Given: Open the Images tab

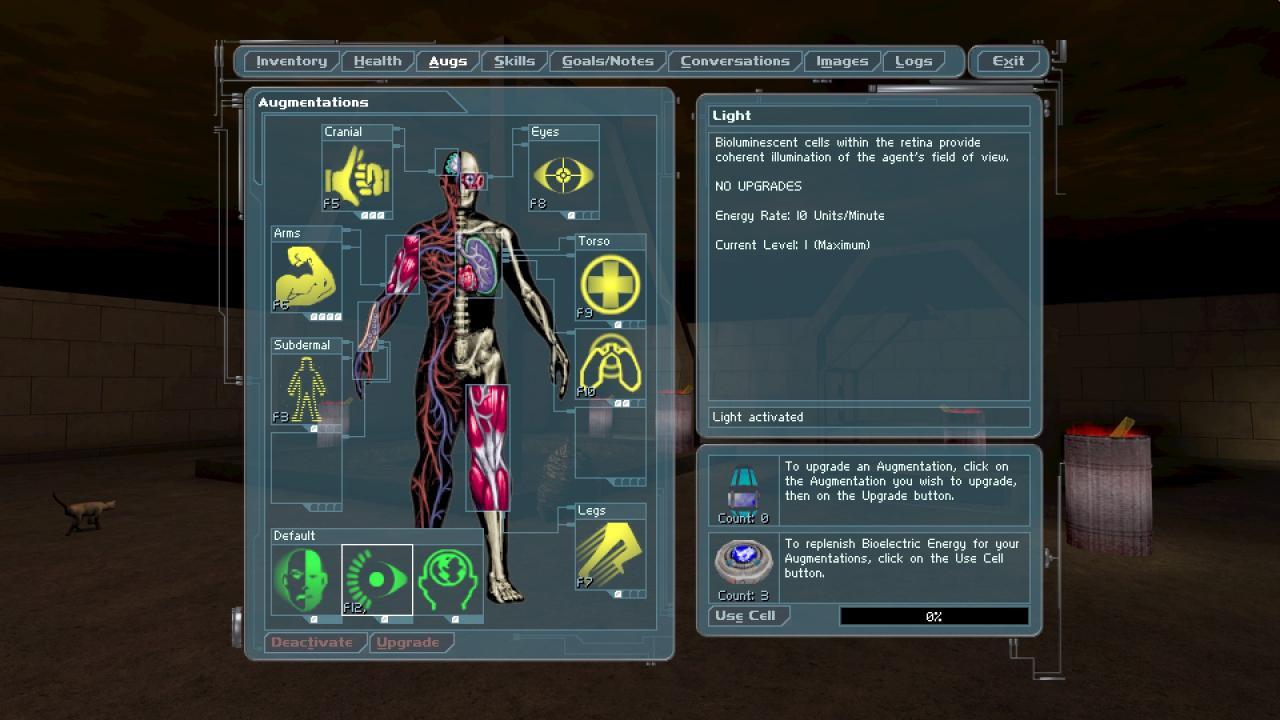Looking at the screenshot, I should pos(842,62).
